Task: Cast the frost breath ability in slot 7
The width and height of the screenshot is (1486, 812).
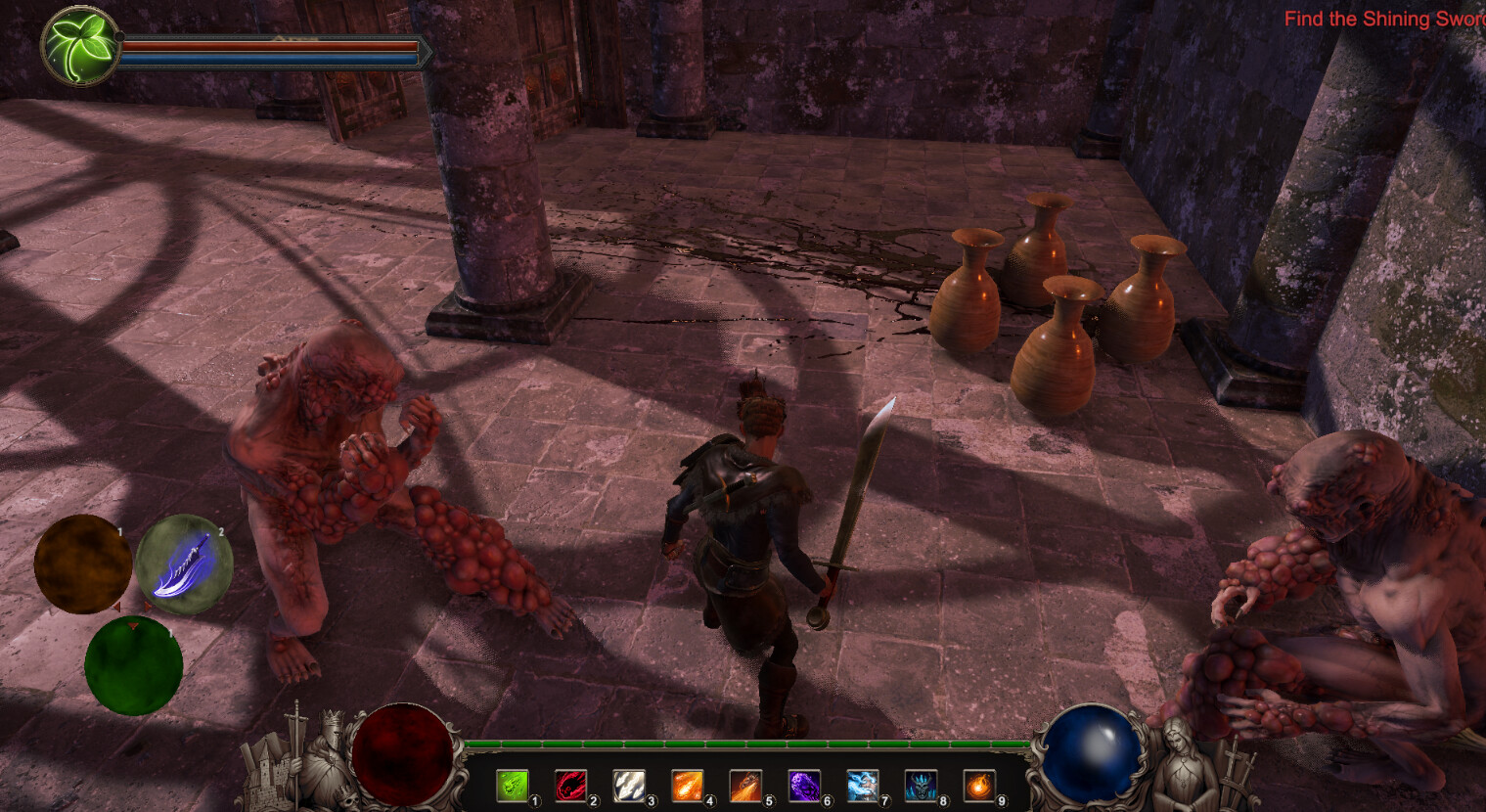Action: 862,785
